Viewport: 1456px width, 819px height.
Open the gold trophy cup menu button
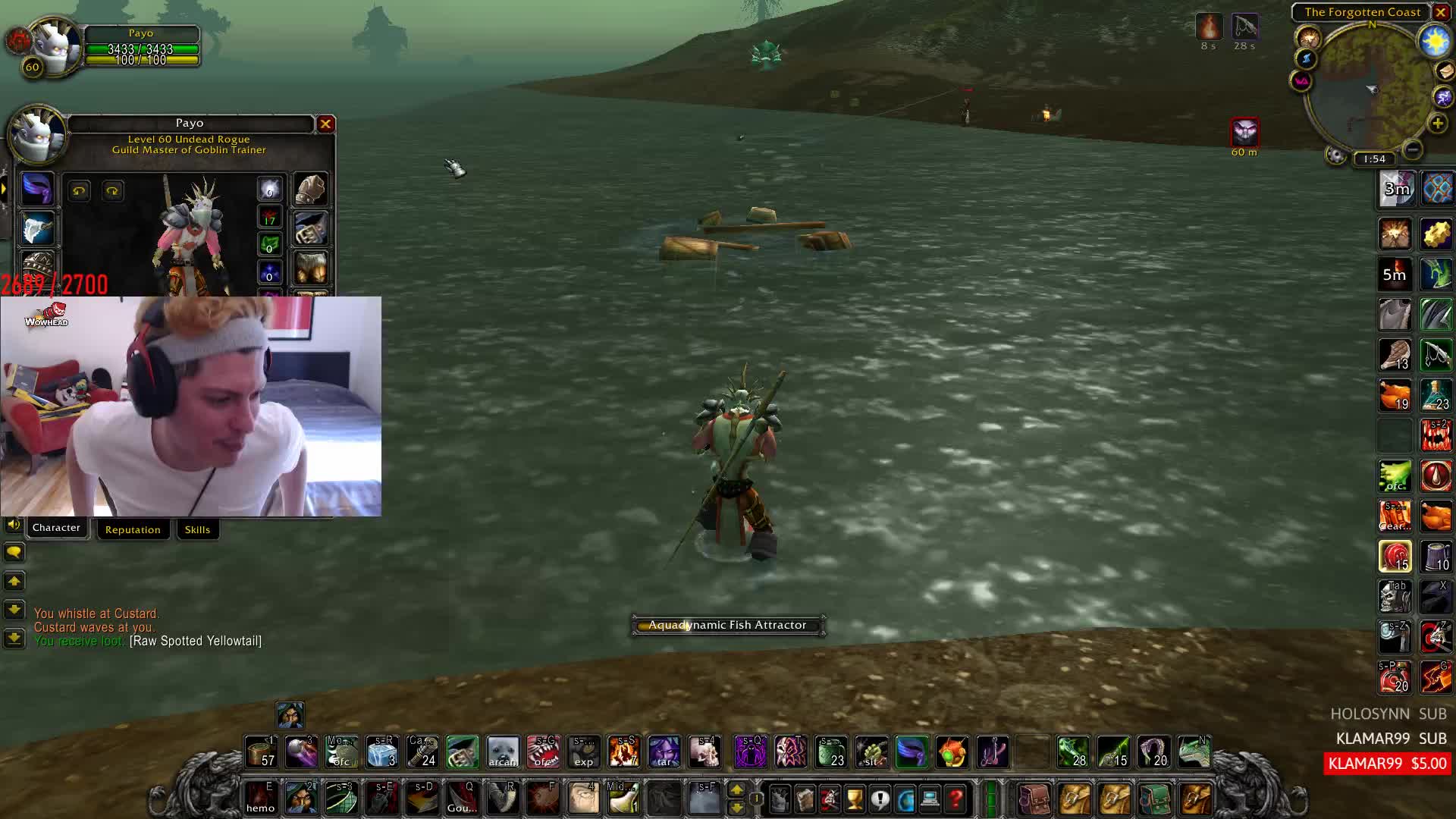(x=854, y=799)
